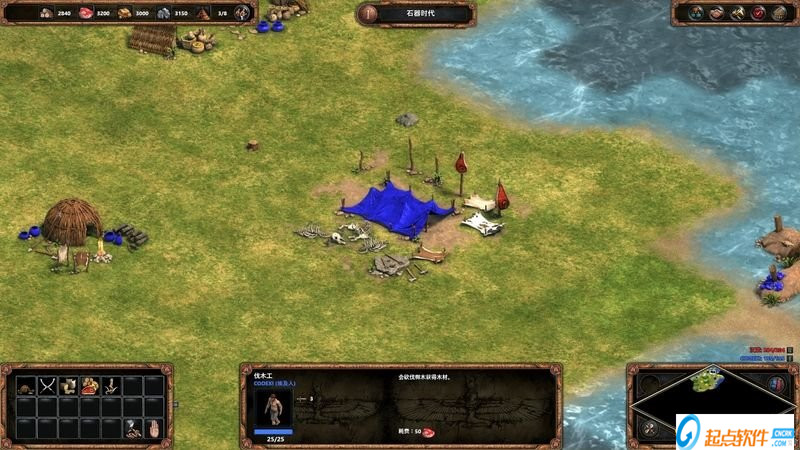Screen dimensions: 800x450
Task: Click the granary build icon
Action: [70, 384]
